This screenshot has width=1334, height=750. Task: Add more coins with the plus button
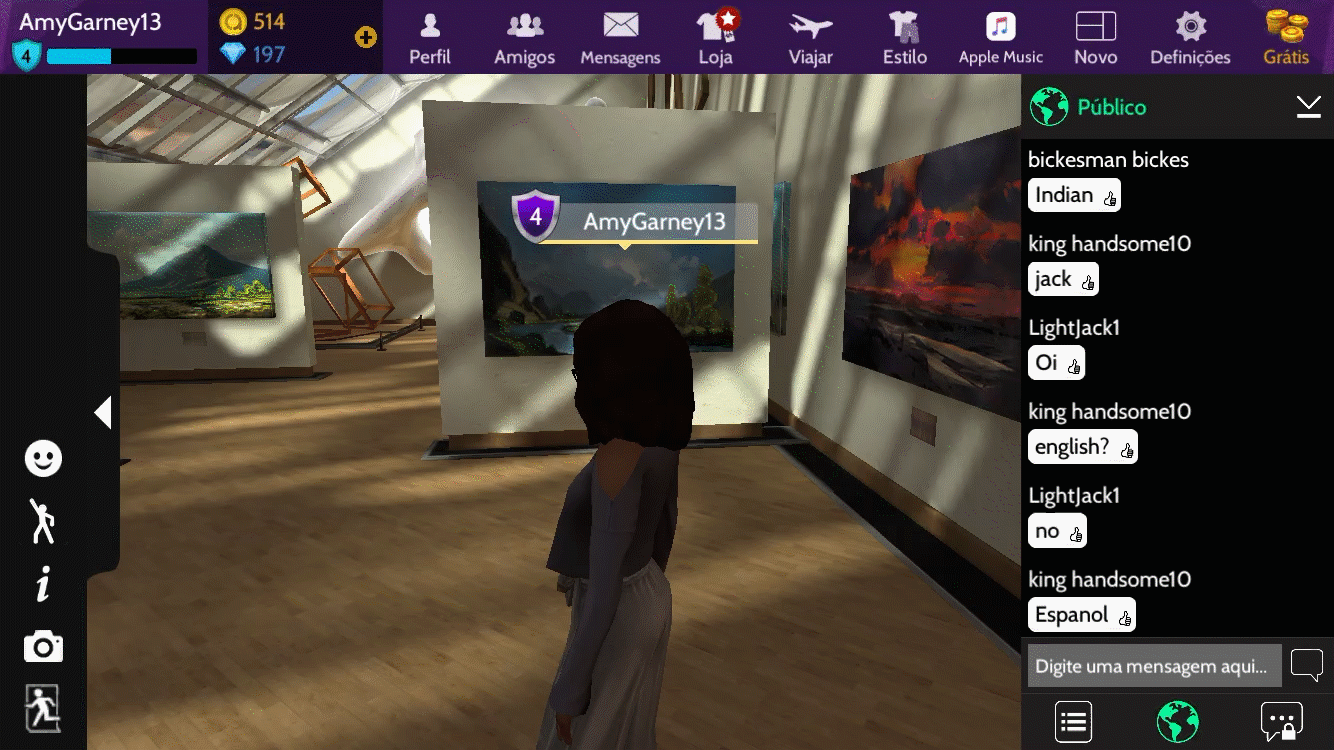click(366, 38)
